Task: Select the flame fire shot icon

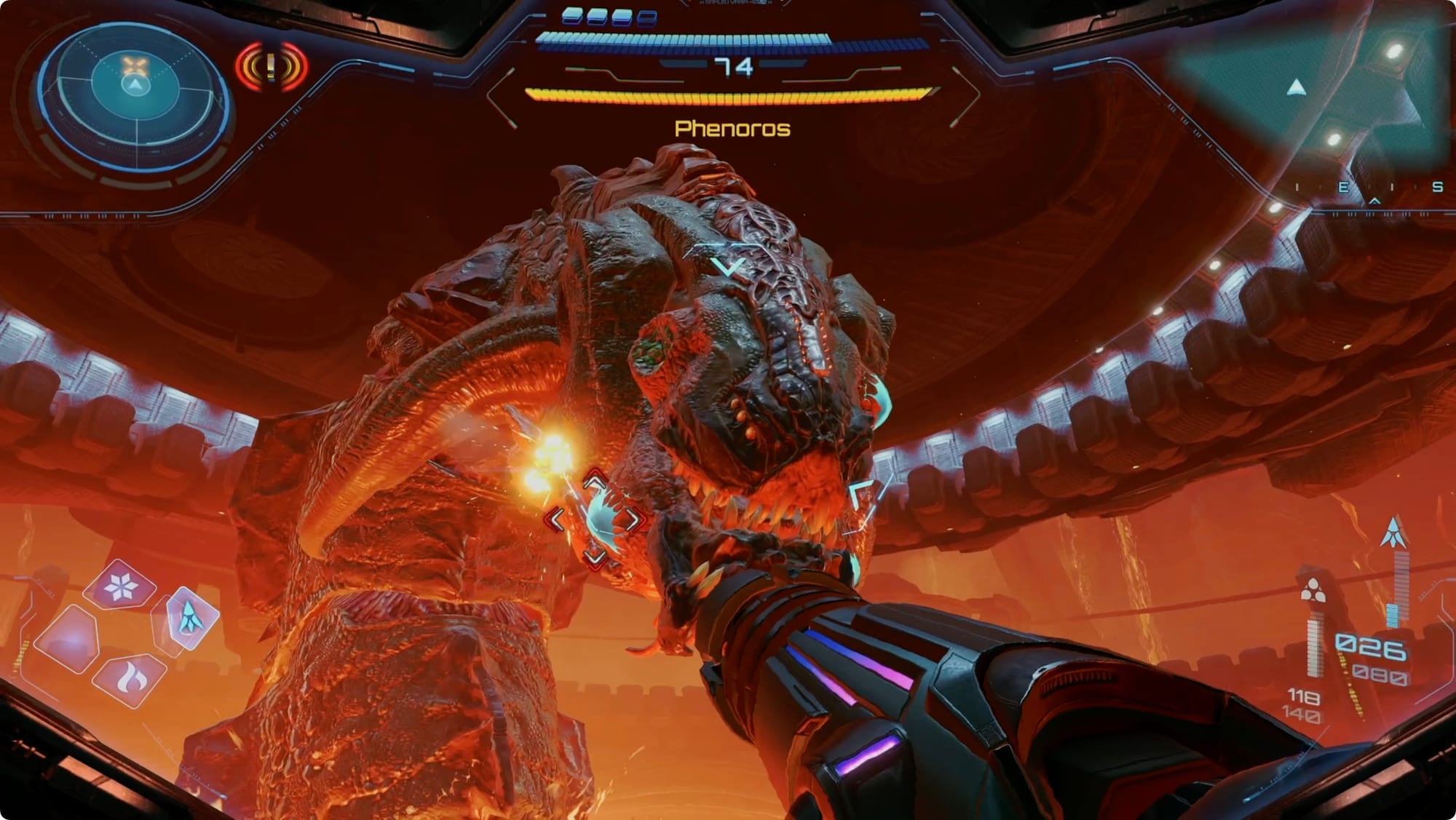Action: (x=132, y=679)
